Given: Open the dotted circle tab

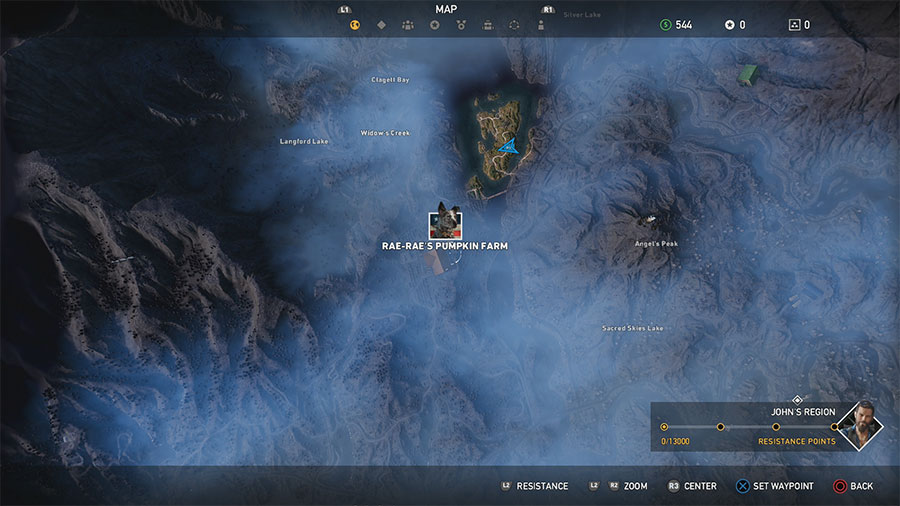Looking at the screenshot, I should point(487,26).
